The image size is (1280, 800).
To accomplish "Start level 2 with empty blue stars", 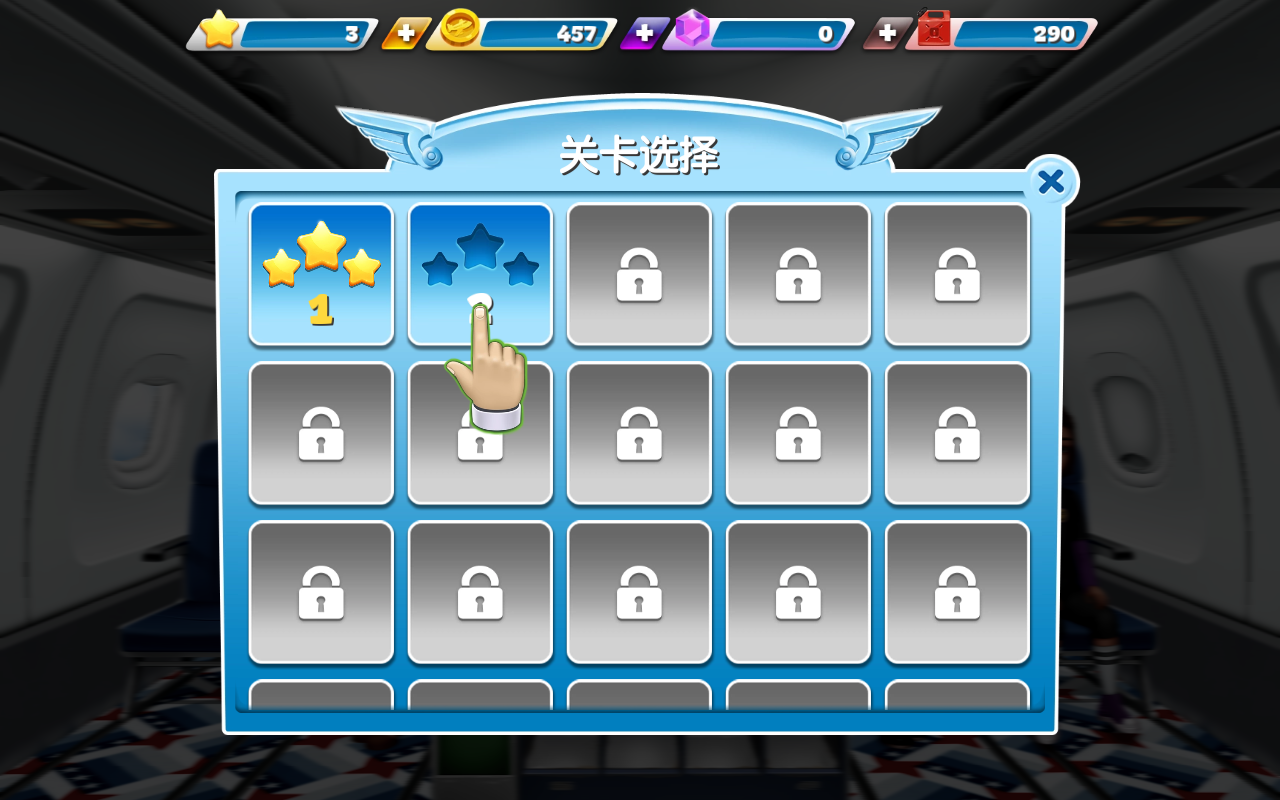I will coord(480,260).
